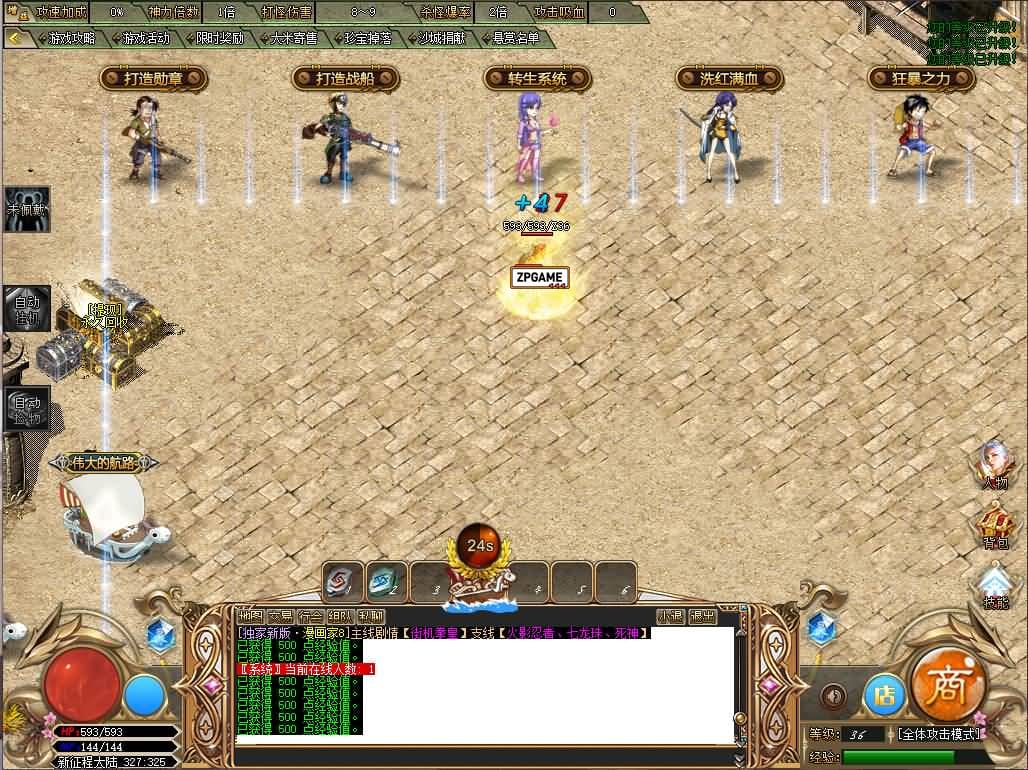The height and width of the screenshot is (770, 1028).
Task: Open the 背包 backpack
Action: tap(995, 526)
